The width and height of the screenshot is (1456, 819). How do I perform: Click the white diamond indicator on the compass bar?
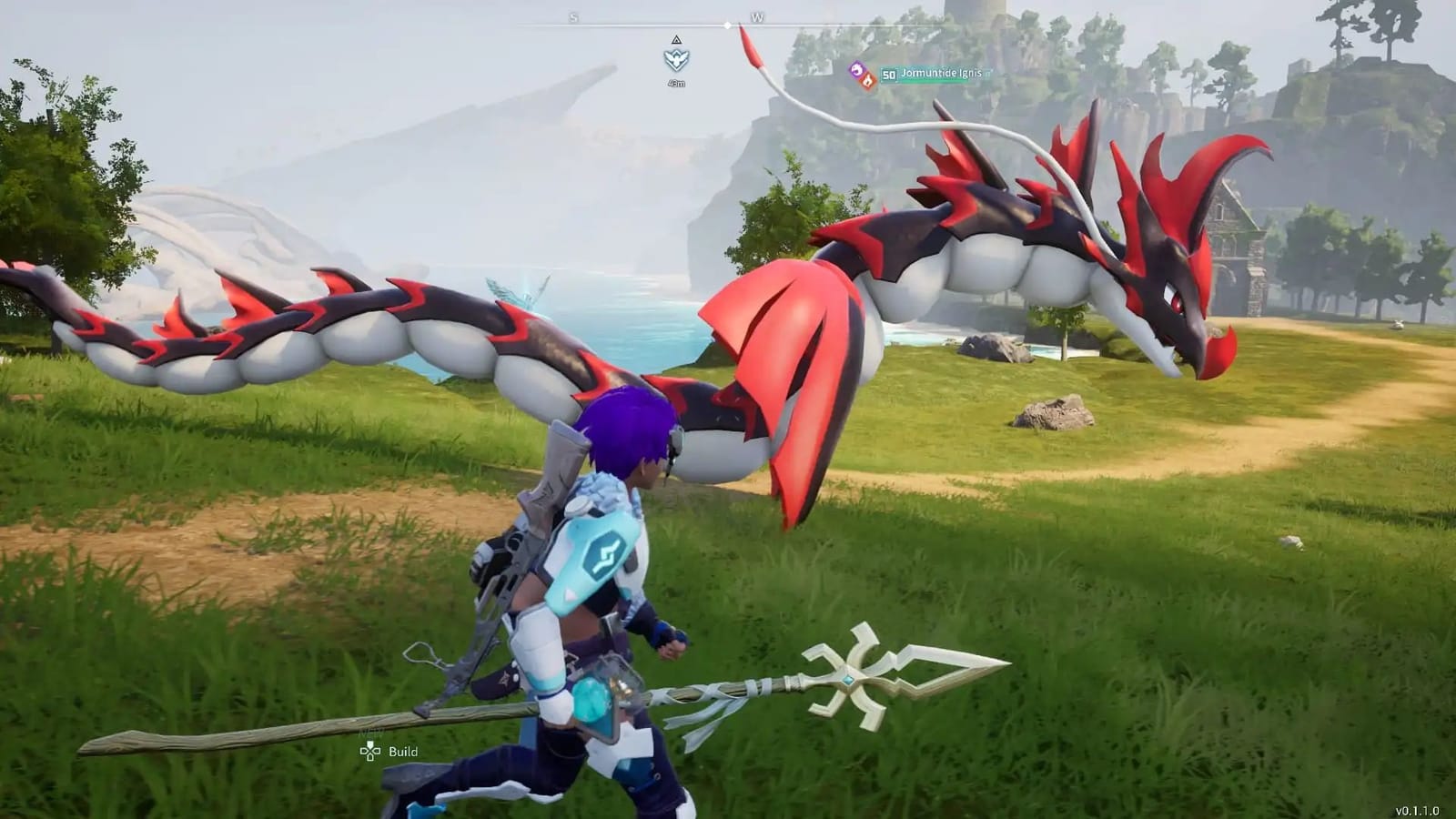click(727, 25)
